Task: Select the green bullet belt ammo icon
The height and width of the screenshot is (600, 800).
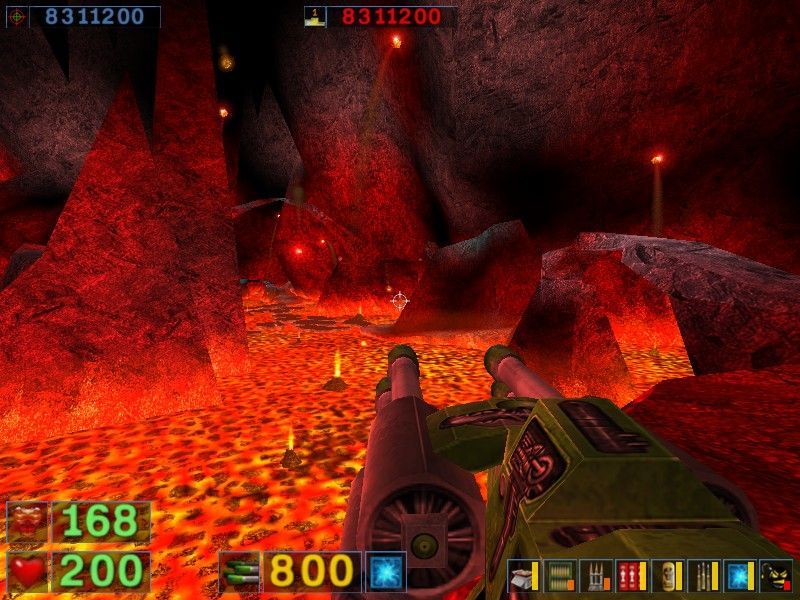Action: click(x=560, y=575)
